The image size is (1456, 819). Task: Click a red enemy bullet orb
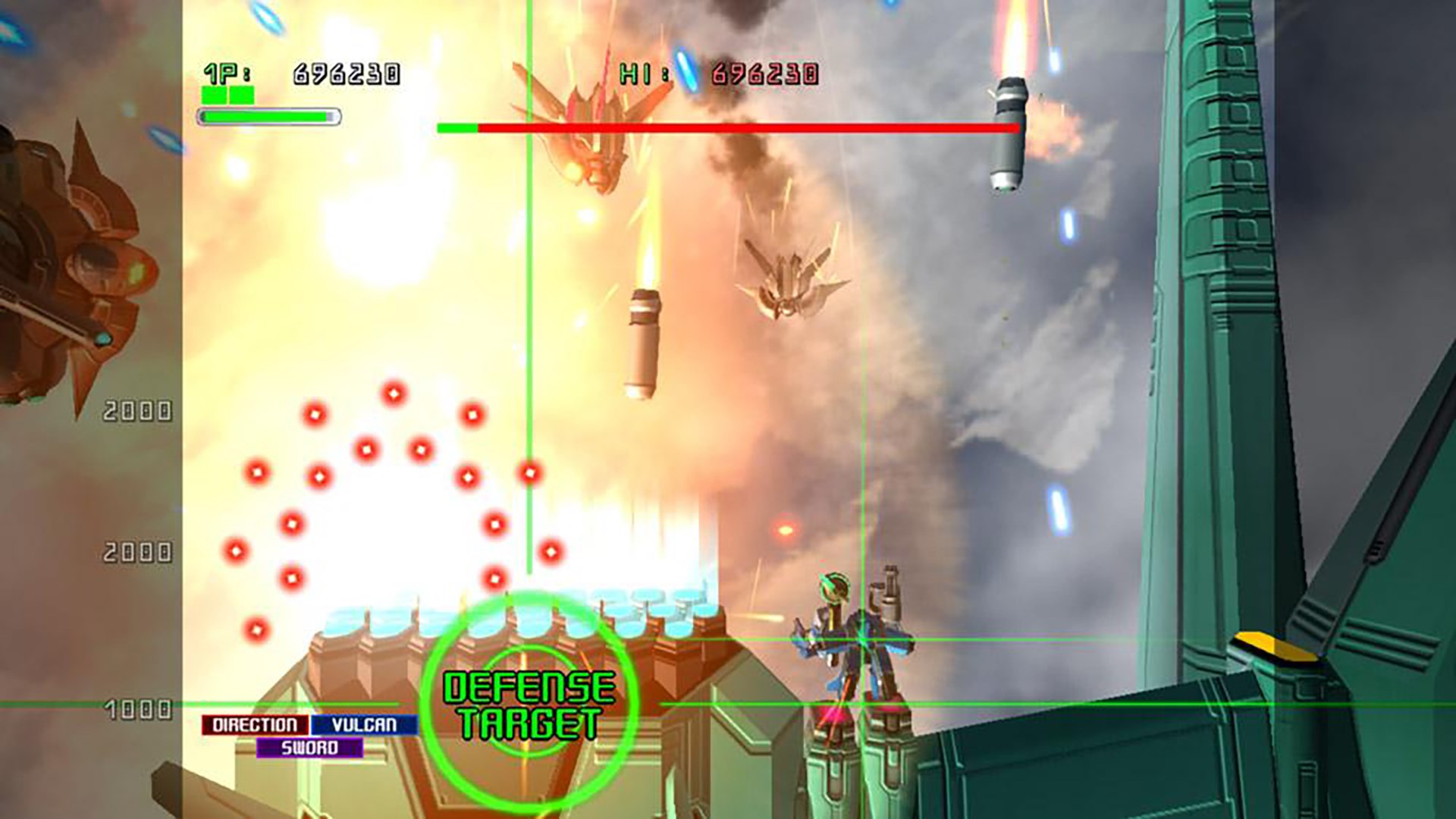[x=394, y=393]
